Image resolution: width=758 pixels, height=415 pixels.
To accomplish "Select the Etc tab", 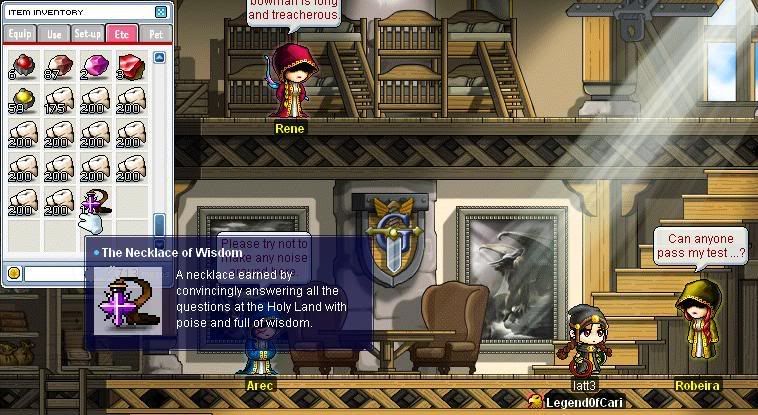I will pos(121,34).
